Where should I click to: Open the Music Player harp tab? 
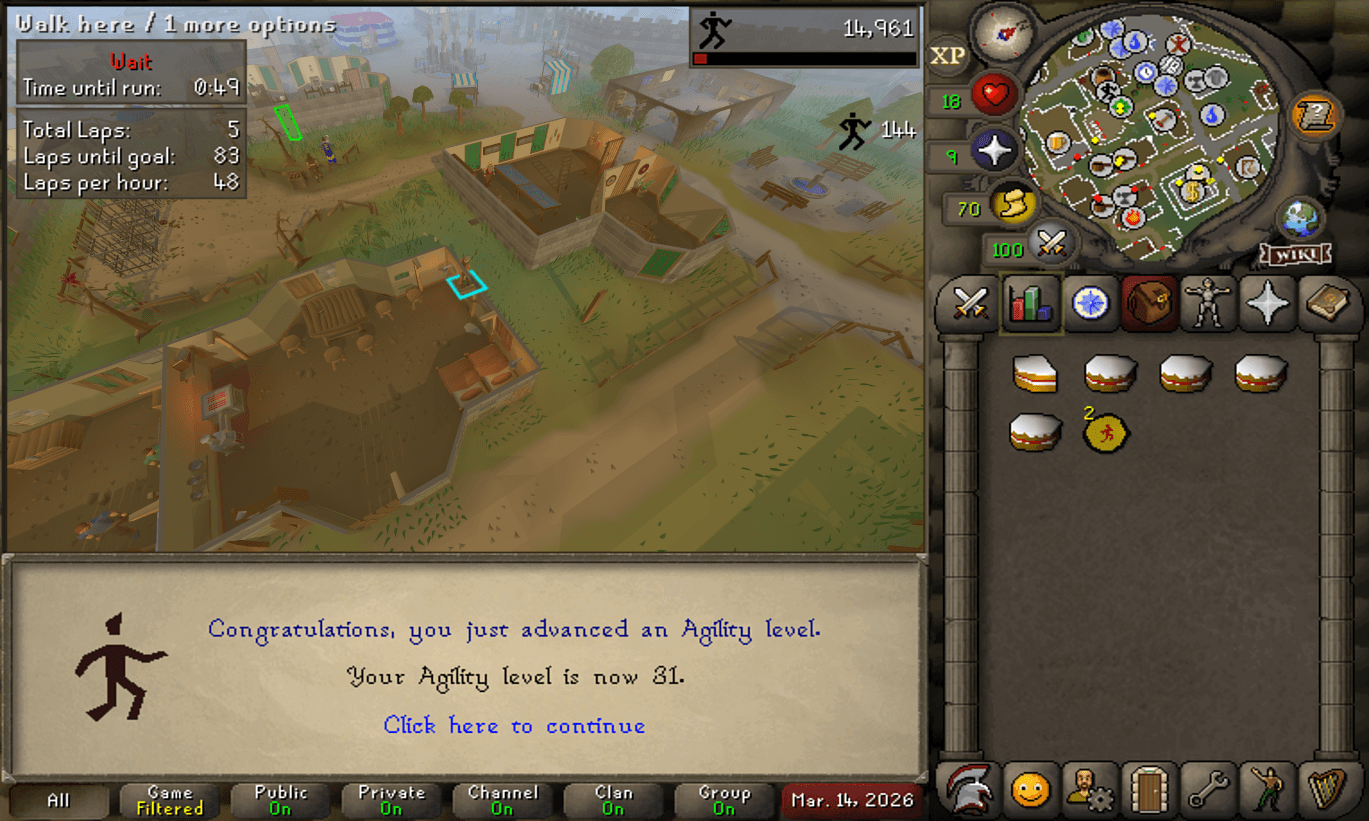tap(1330, 791)
